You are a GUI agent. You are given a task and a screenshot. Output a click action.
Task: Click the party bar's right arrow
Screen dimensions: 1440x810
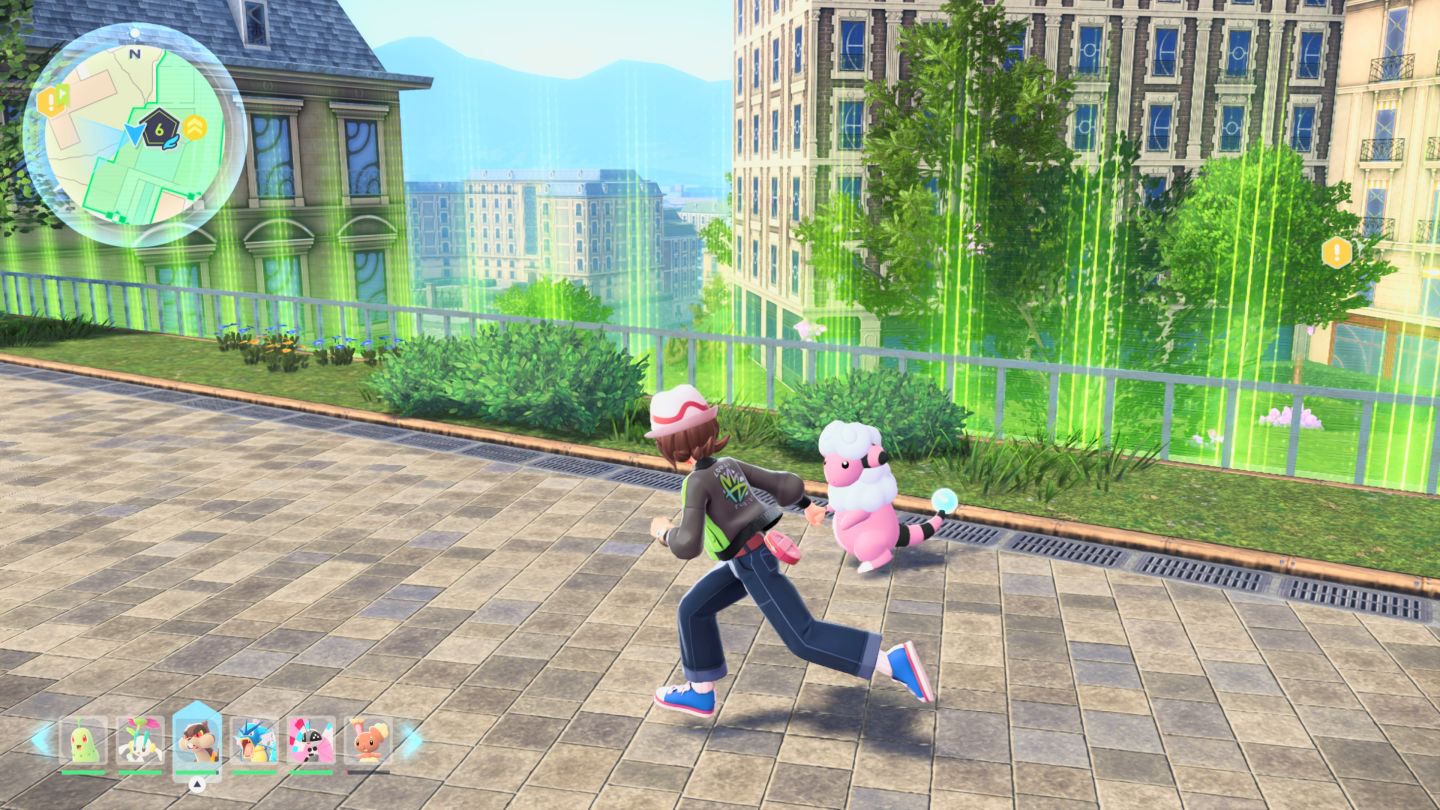[x=411, y=740]
